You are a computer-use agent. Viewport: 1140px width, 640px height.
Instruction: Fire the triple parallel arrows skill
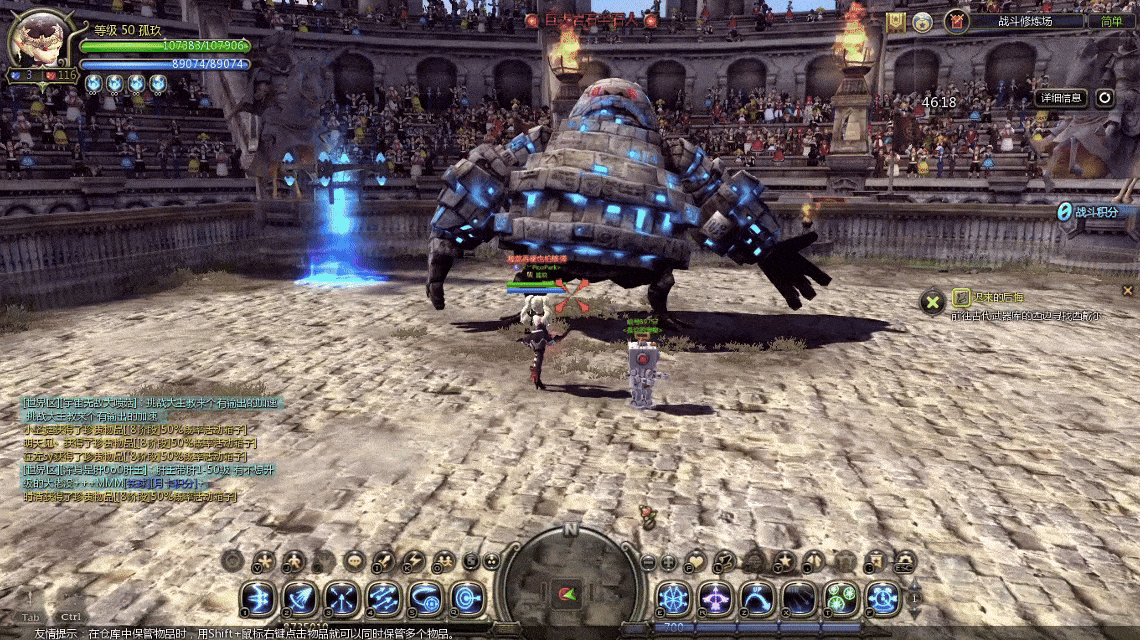[x=384, y=599]
